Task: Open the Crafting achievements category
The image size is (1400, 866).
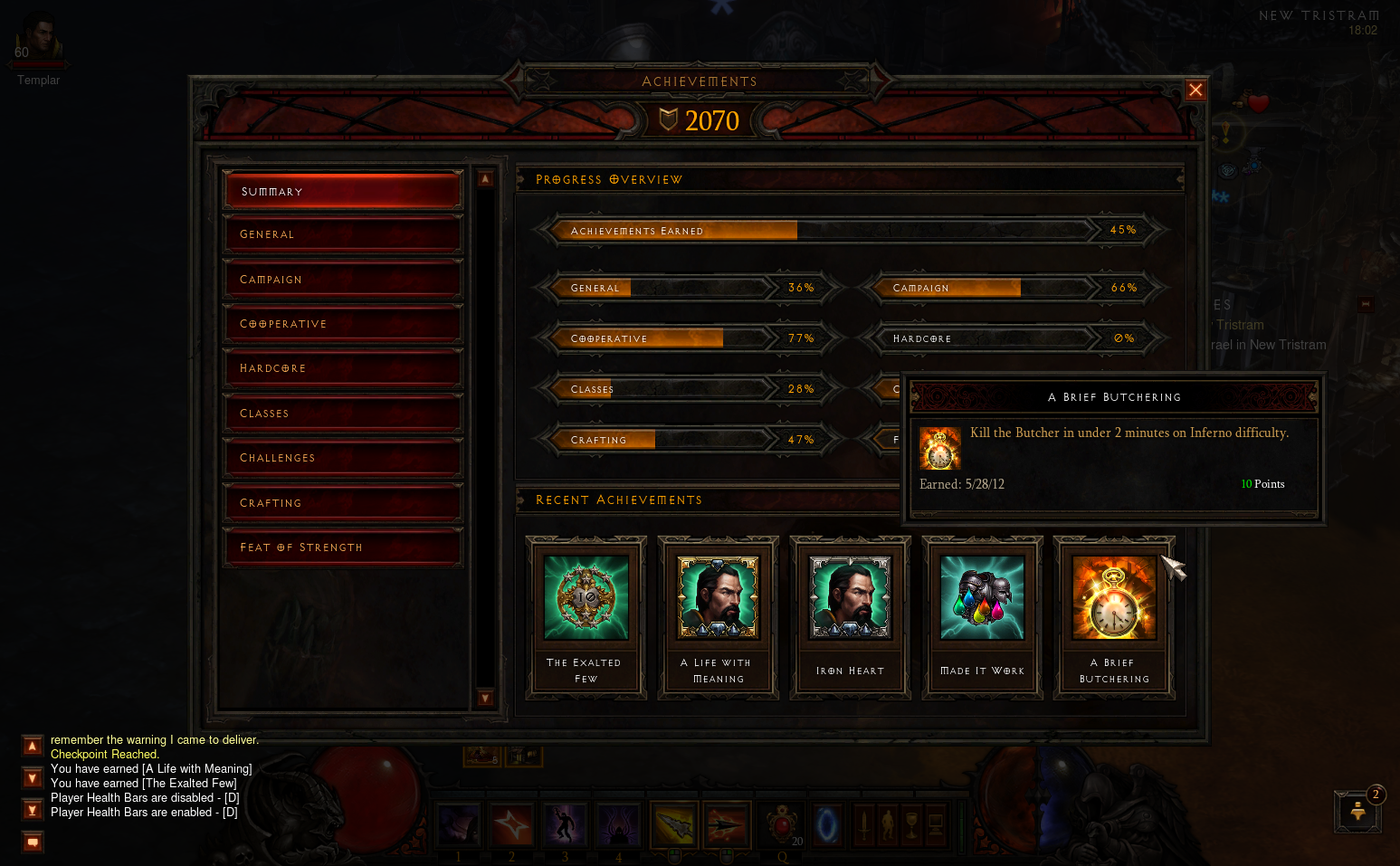Action: pos(343,503)
